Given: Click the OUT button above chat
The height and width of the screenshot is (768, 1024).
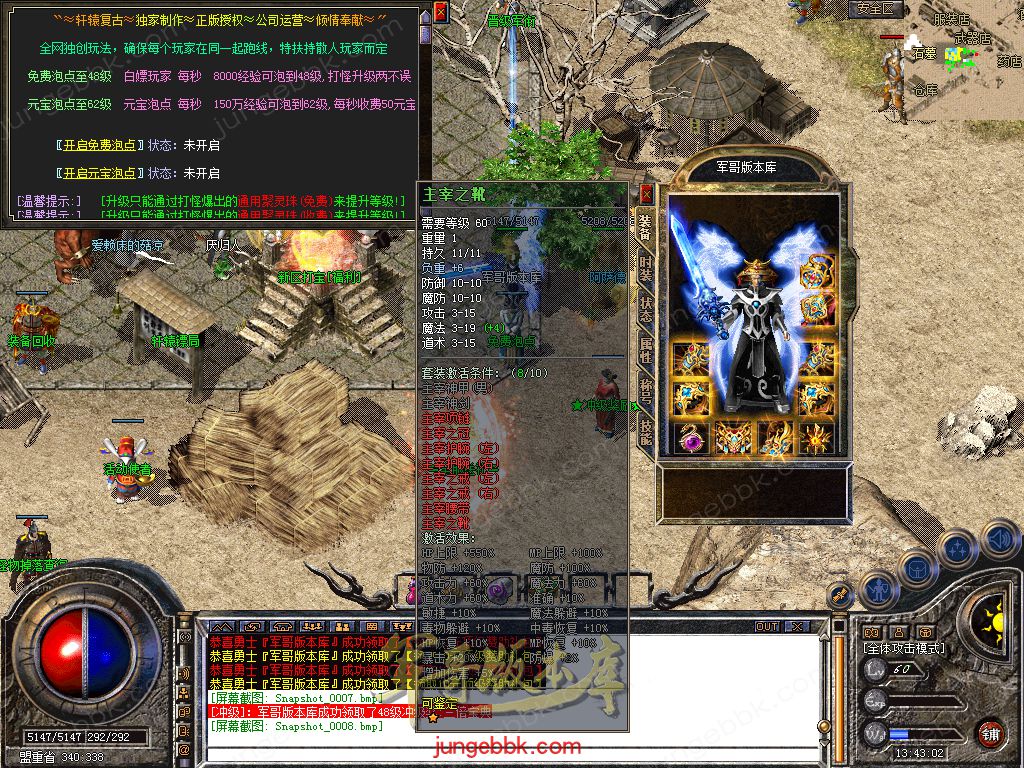Looking at the screenshot, I should (767, 626).
